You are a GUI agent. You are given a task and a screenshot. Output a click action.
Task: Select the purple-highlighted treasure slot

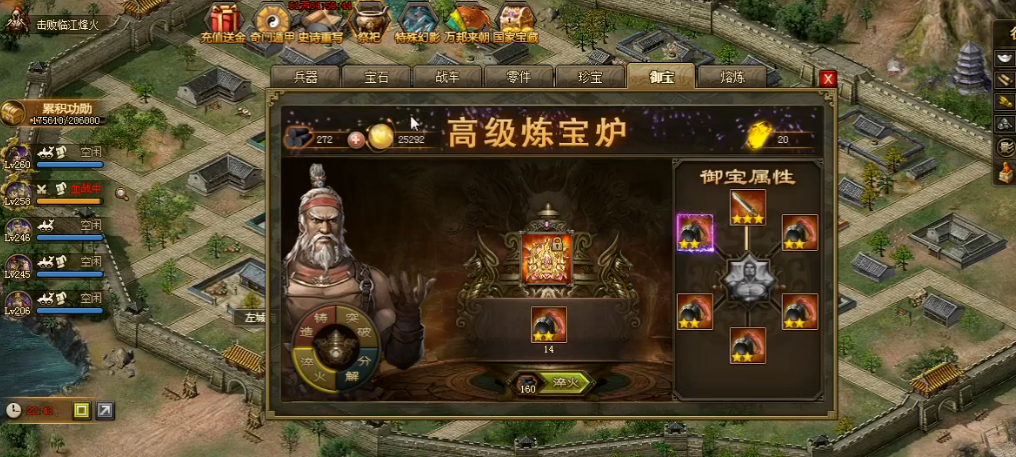pyautogui.click(x=695, y=232)
